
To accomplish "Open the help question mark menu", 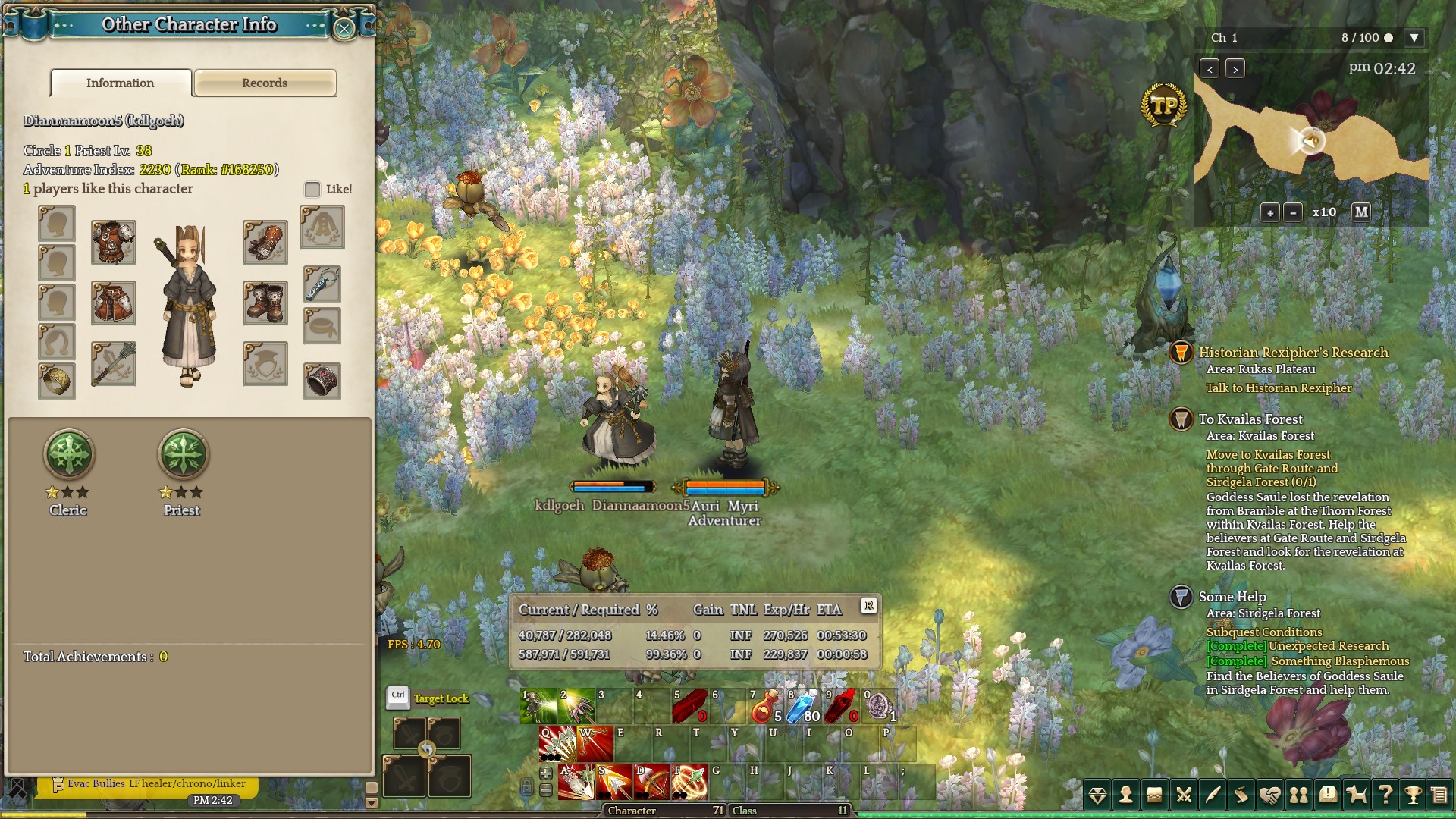I will (x=1385, y=795).
